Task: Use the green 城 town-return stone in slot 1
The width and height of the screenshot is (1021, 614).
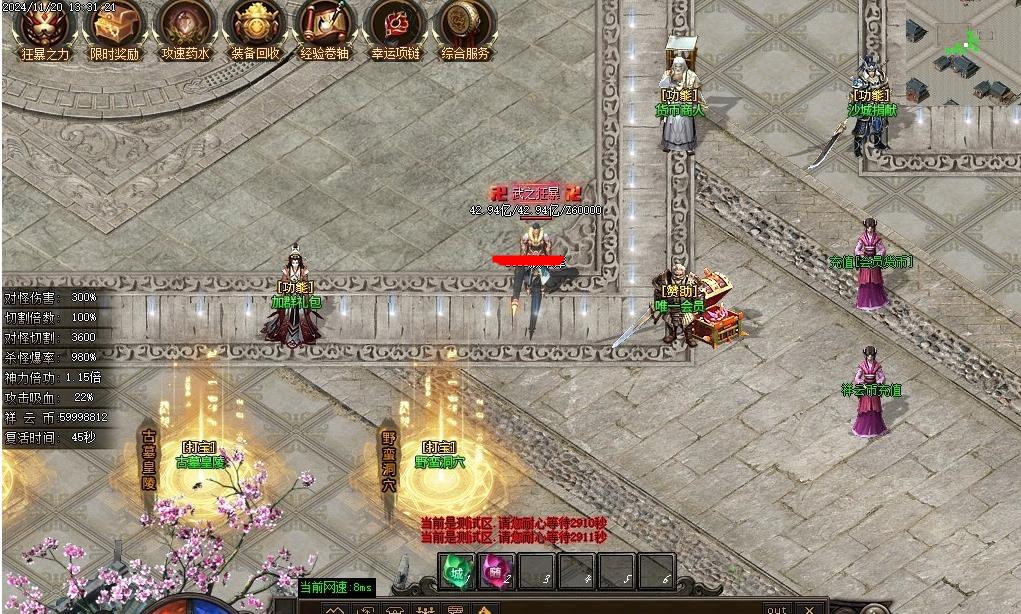Action: coord(457,573)
